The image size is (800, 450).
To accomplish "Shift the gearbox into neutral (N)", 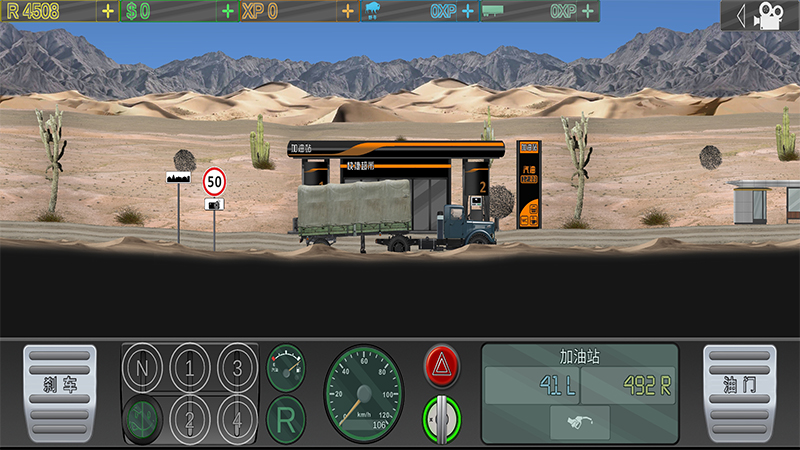I will click(x=142, y=366).
